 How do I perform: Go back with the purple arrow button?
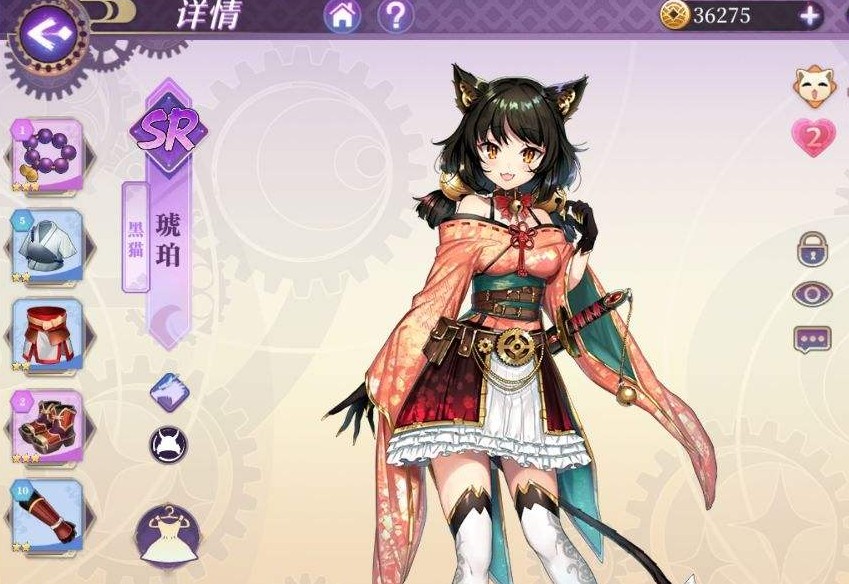click(46, 33)
